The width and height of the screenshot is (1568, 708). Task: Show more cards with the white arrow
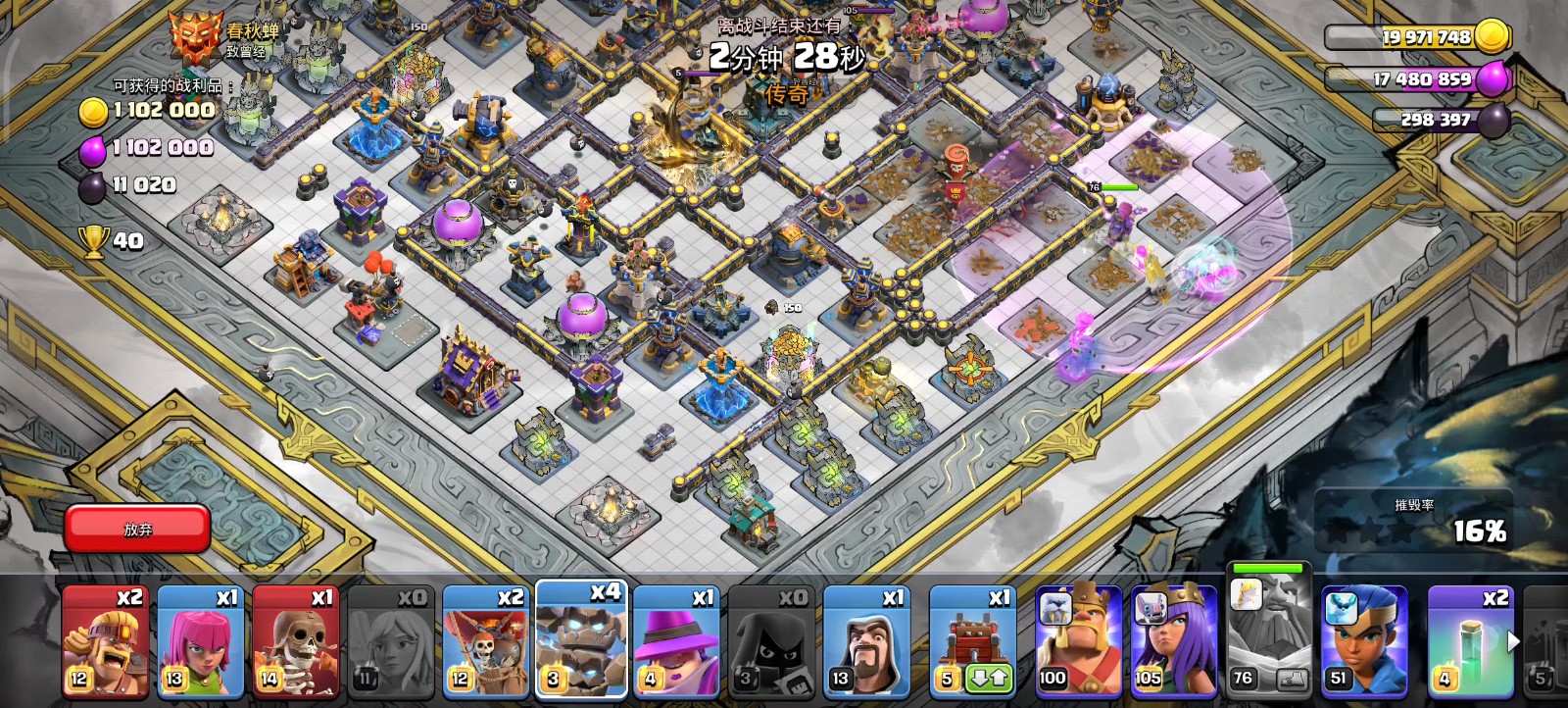pyautogui.click(x=1513, y=641)
